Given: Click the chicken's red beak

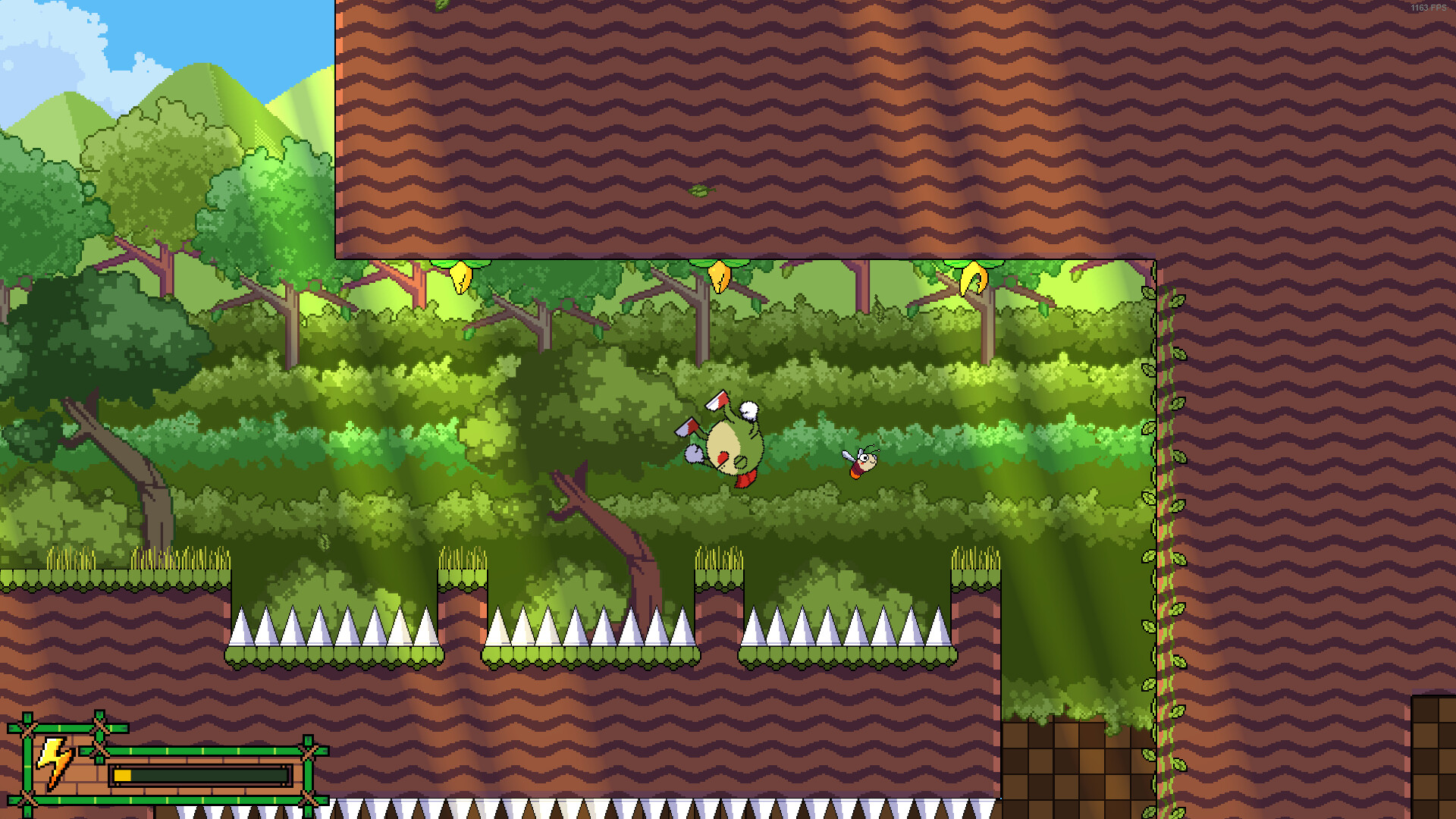Looking at the screenshot, I should [x=723, y=458].
